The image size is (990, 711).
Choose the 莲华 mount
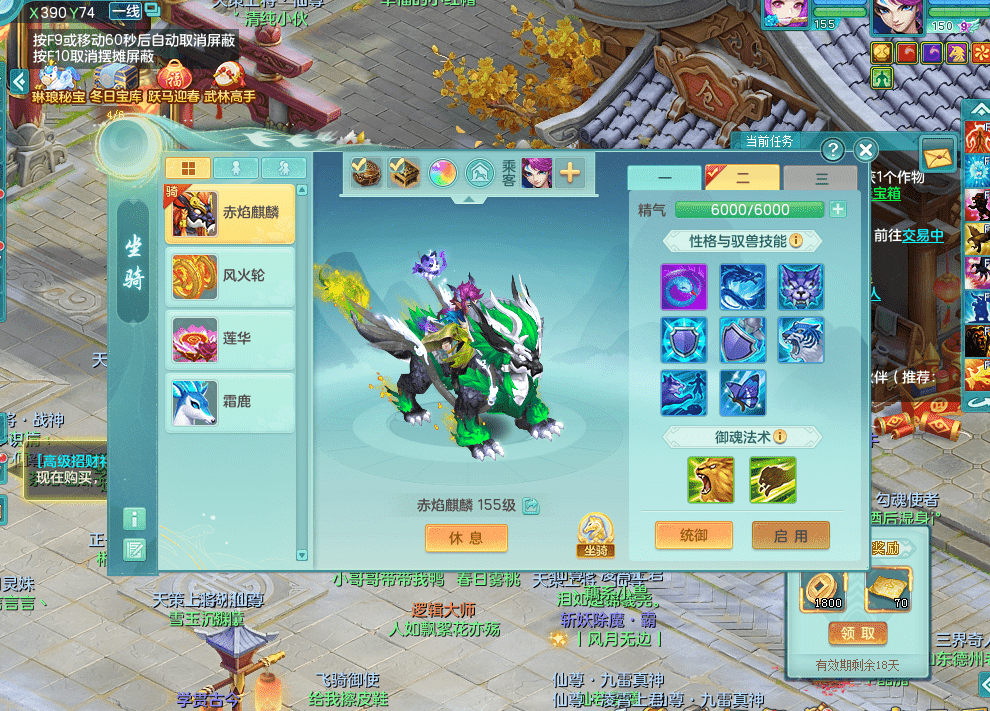(230, 339)
